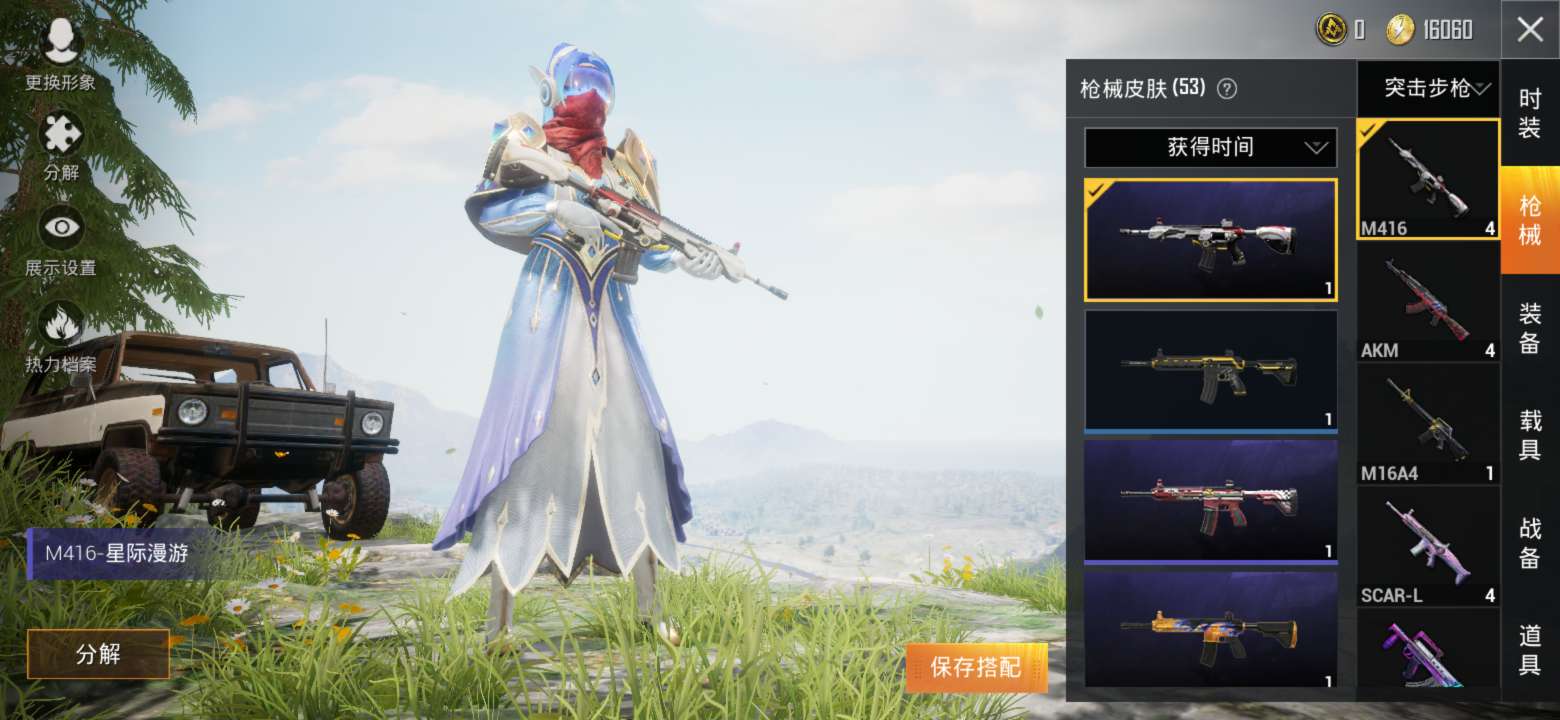Show help for 枪械皮肤 question mark
This screenshot has width=1560, height=720.
[x=1227, y=89]
